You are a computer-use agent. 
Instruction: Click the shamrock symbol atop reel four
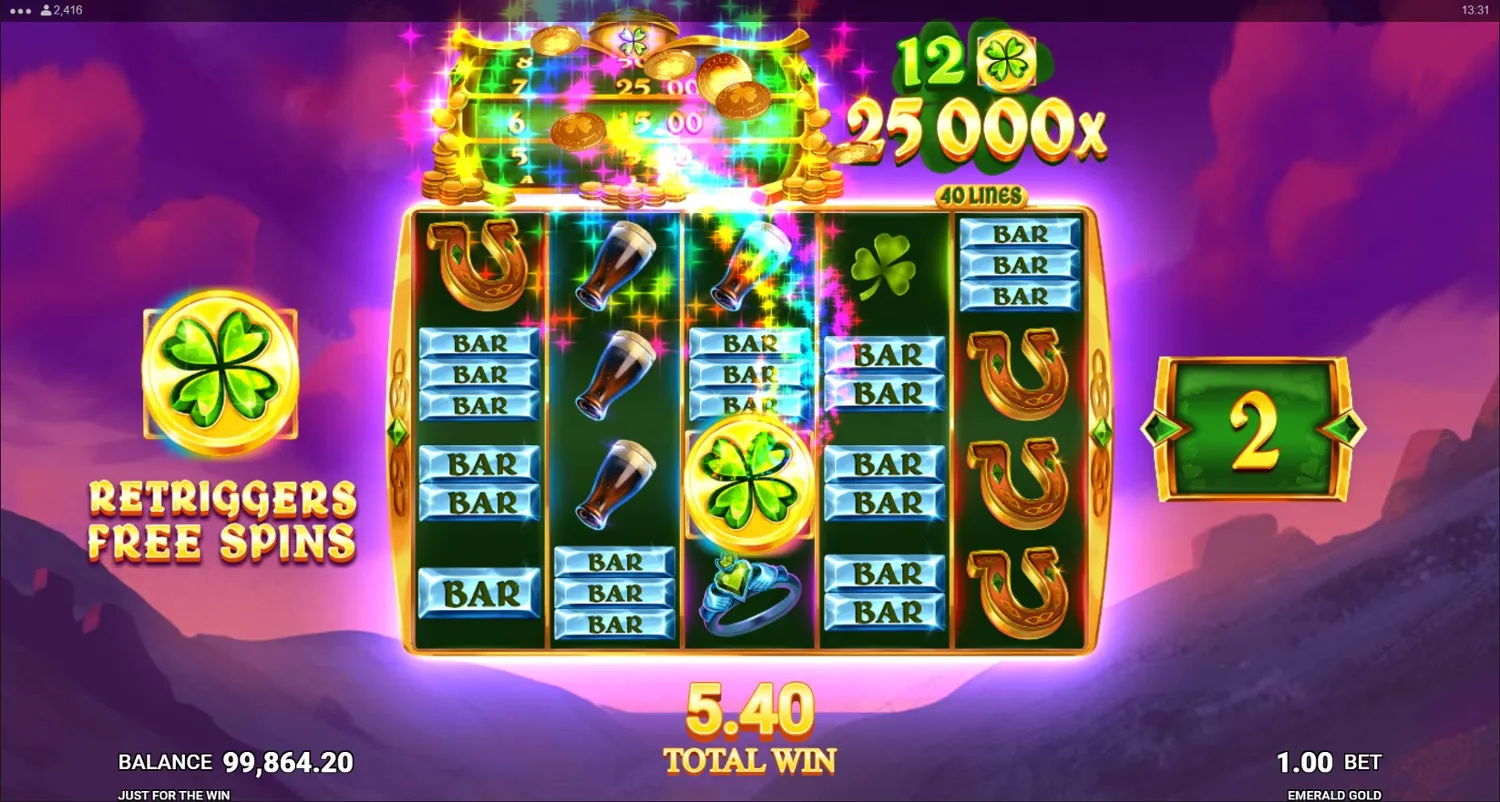(884, 266)
